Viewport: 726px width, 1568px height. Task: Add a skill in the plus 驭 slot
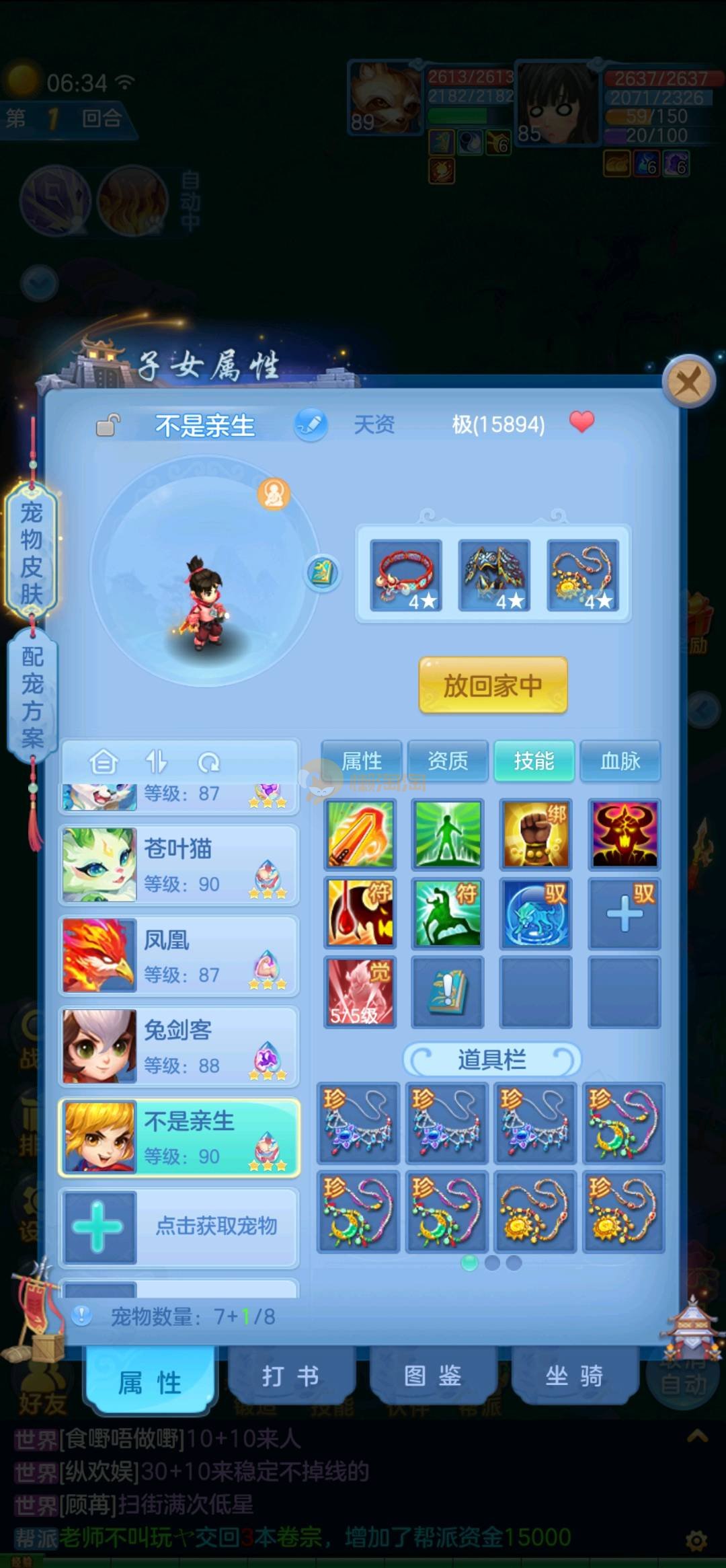(624, 913)
